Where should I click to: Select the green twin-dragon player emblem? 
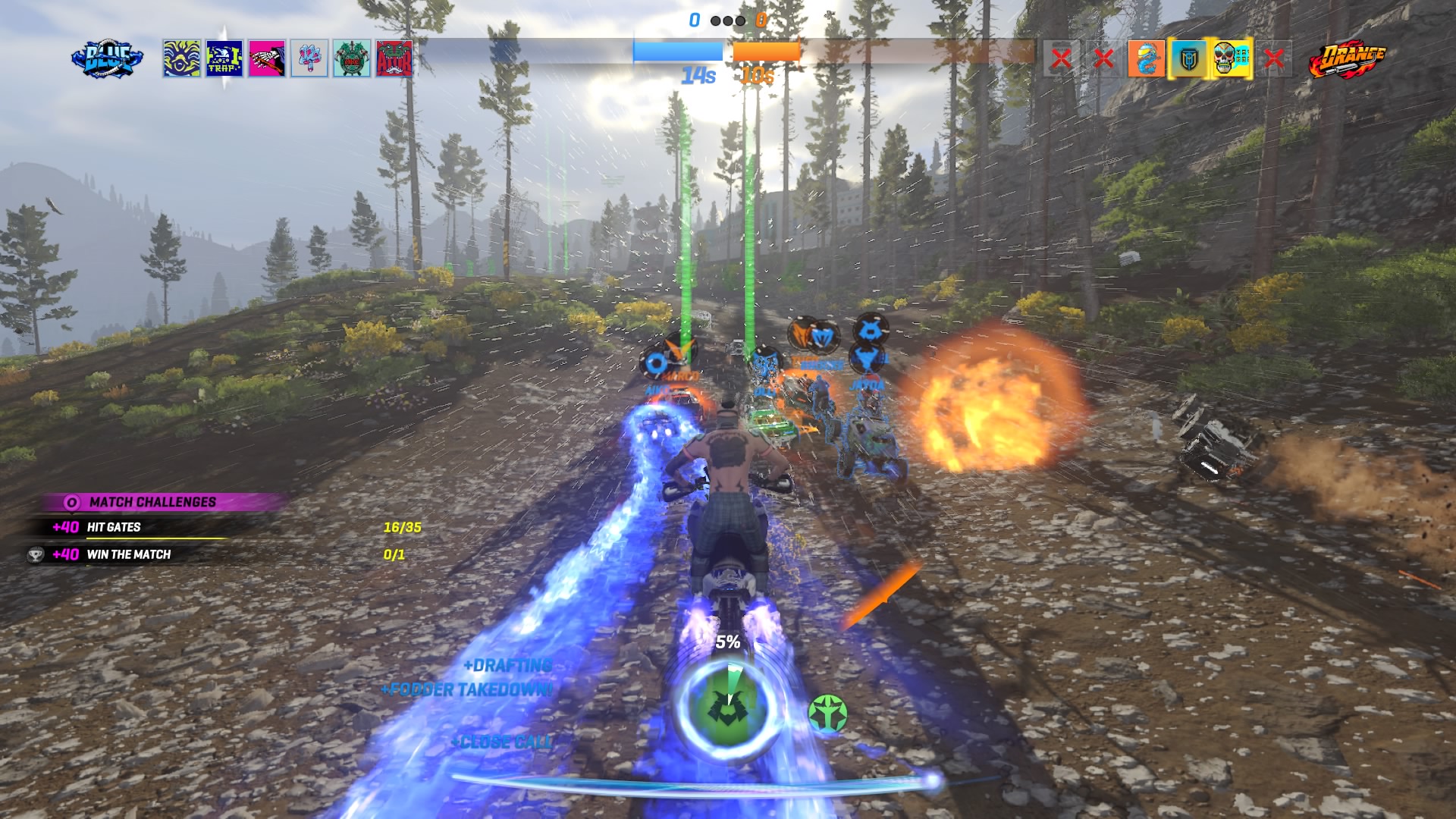(352, 59)
